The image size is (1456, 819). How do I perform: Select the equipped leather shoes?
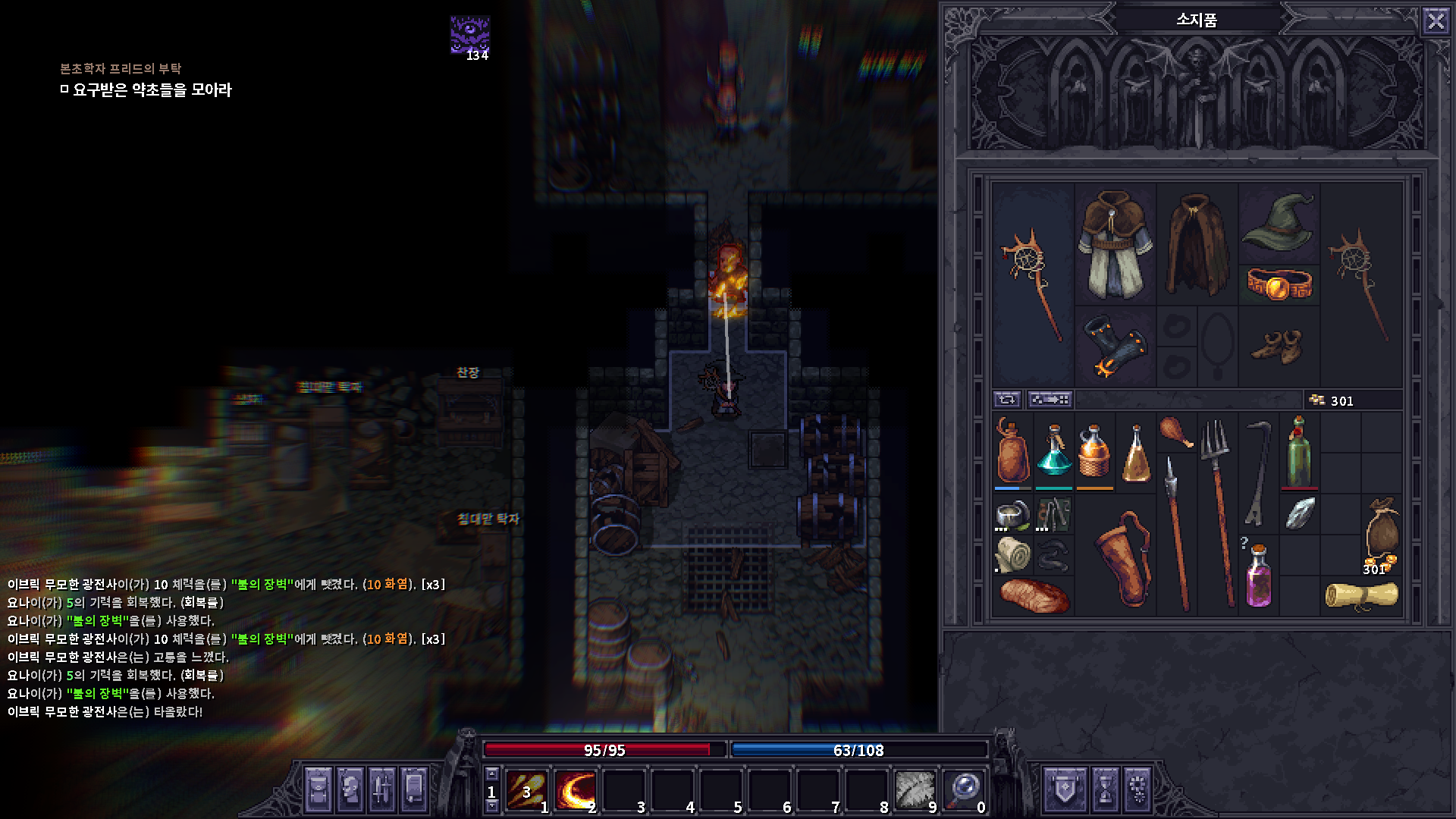pos(1279,347)
